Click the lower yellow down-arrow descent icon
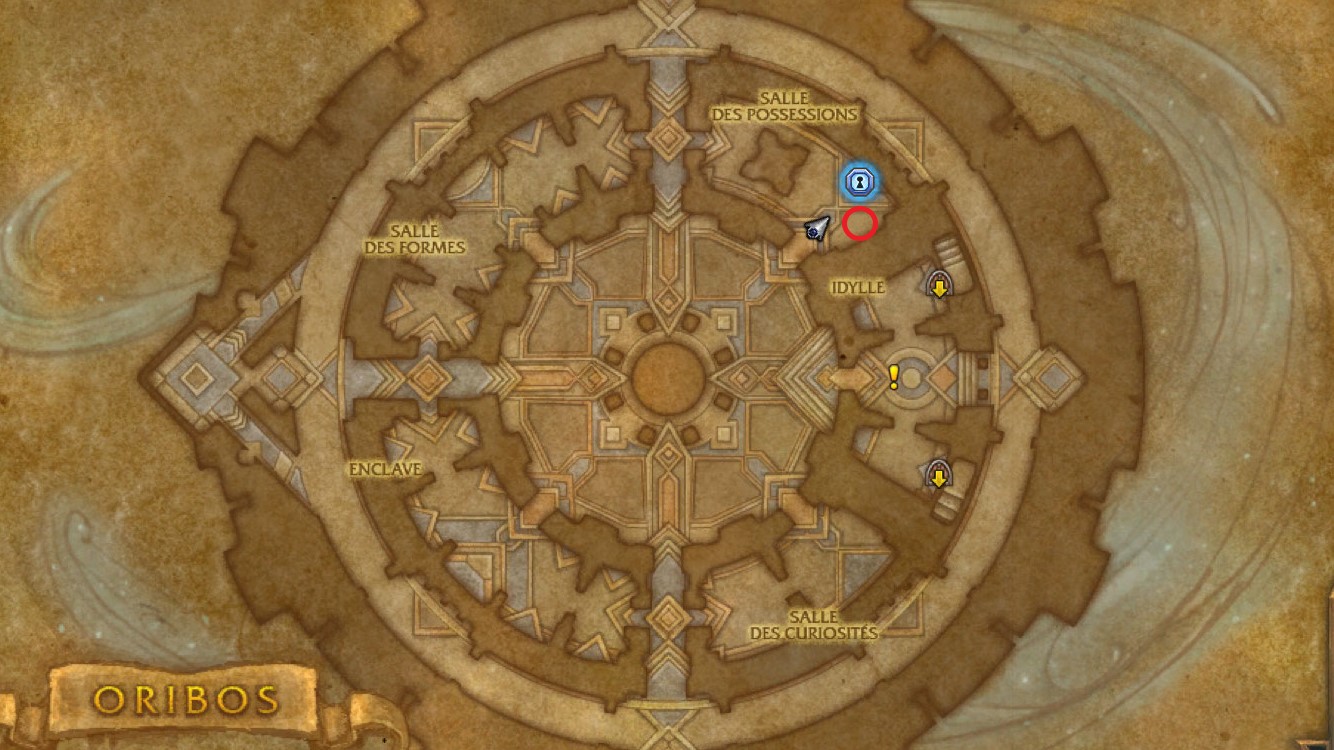This screenshot has width=1334, height=750. pyautogui.click(x=938, y=478)
